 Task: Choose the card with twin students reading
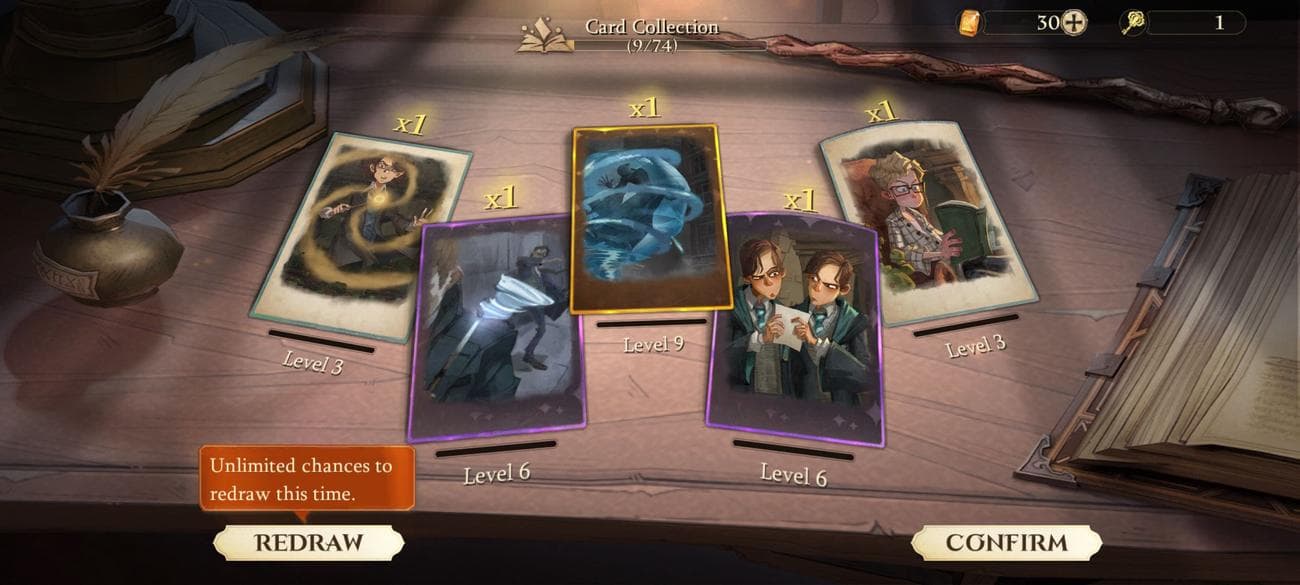(x=796, y=329)
